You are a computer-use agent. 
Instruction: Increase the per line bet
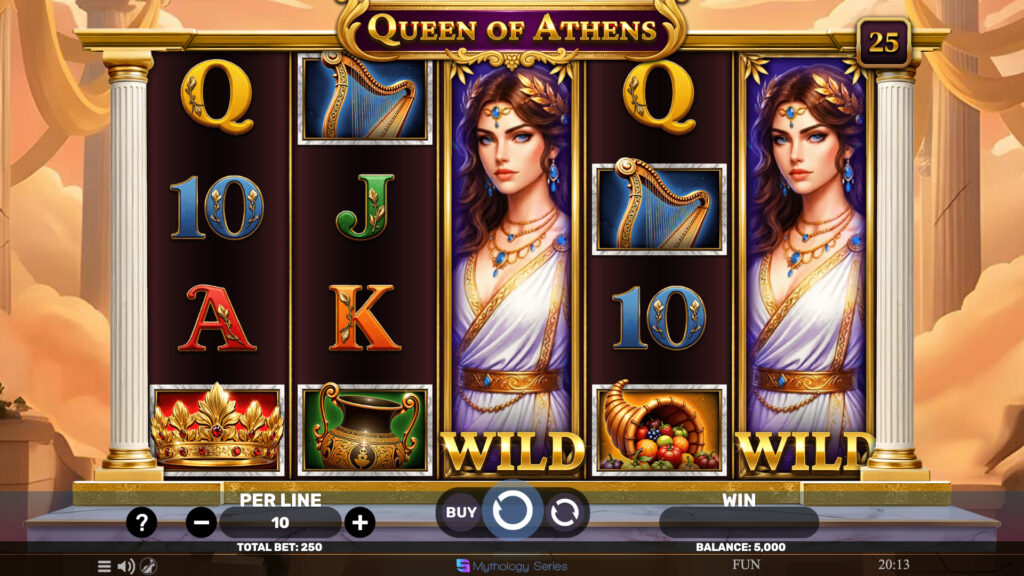tap(359, 522)
